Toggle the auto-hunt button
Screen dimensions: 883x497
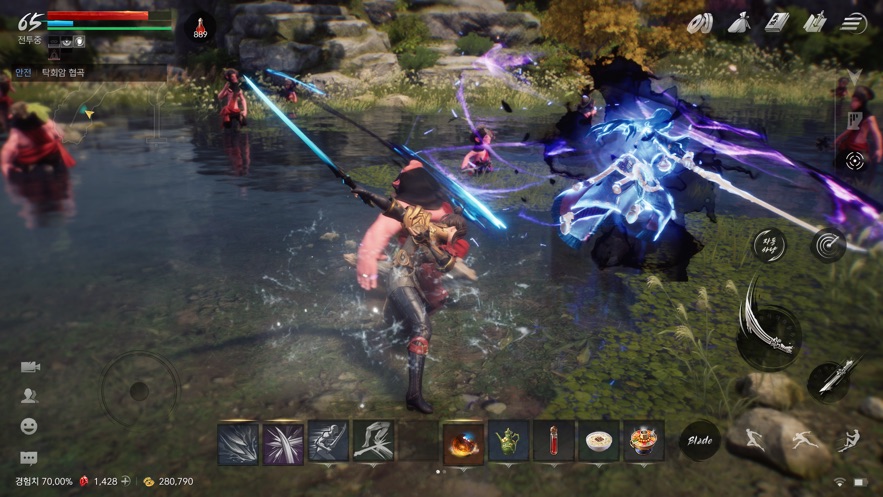pos(769,245)
